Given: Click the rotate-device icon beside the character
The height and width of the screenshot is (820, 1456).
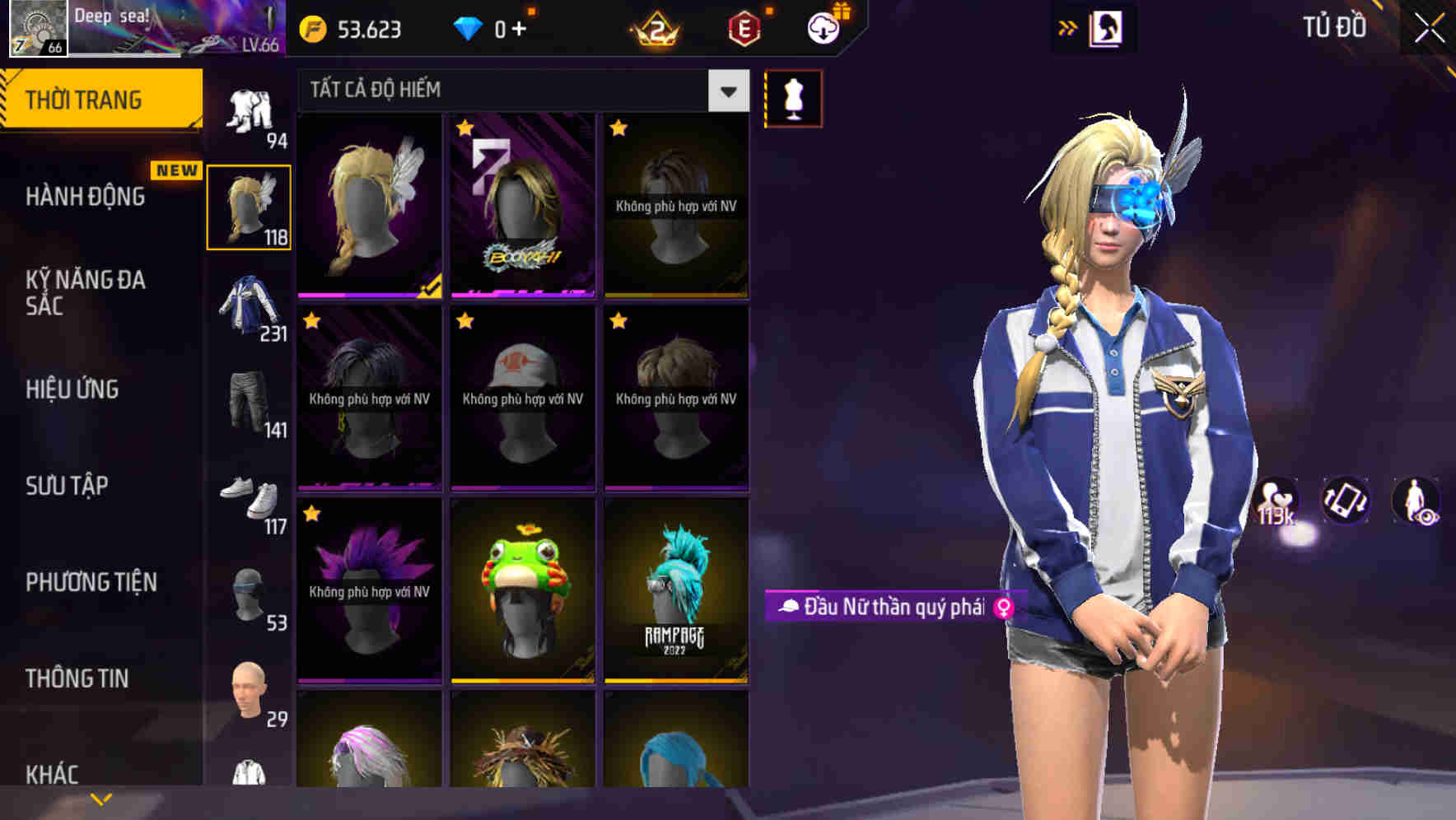Looking at the screenshot, I should (1345, 501).
